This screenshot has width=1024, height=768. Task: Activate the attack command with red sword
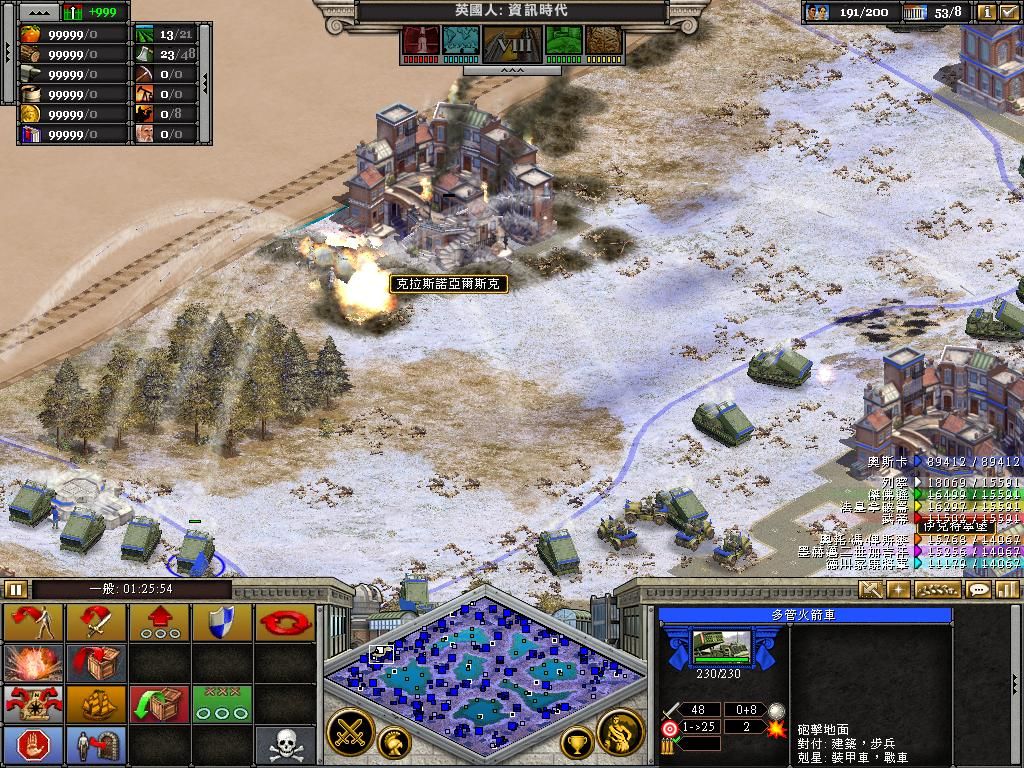pyautogui.click(x=96, y=622)
